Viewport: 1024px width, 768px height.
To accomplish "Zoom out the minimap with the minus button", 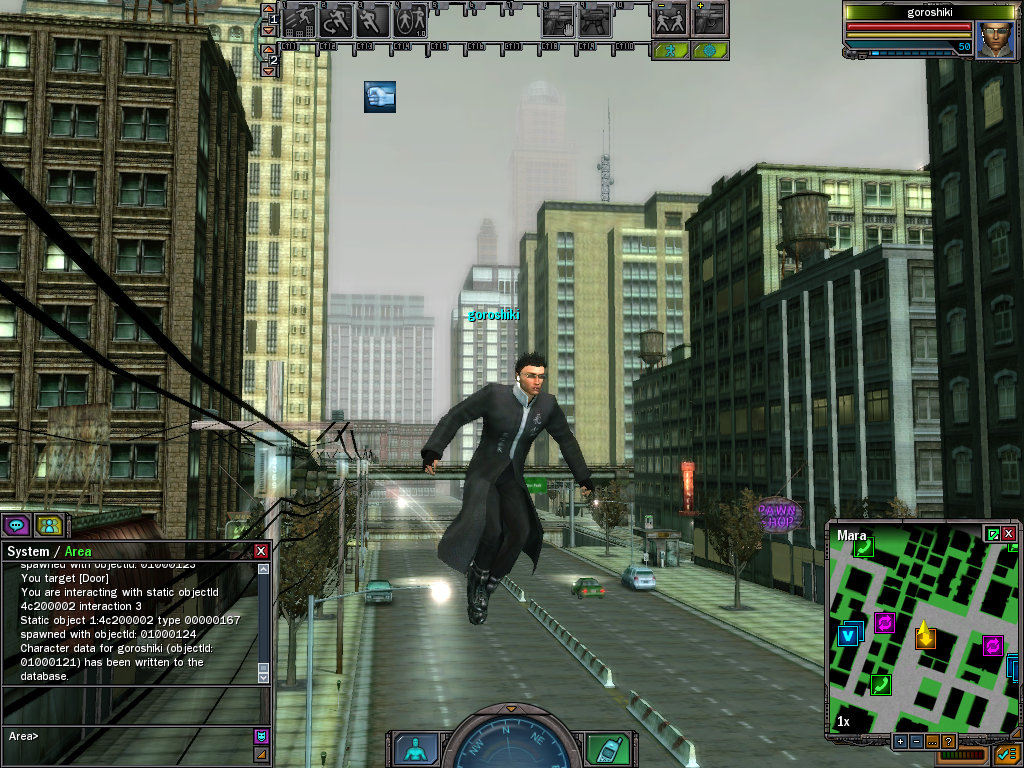I will tap(916, 741).
